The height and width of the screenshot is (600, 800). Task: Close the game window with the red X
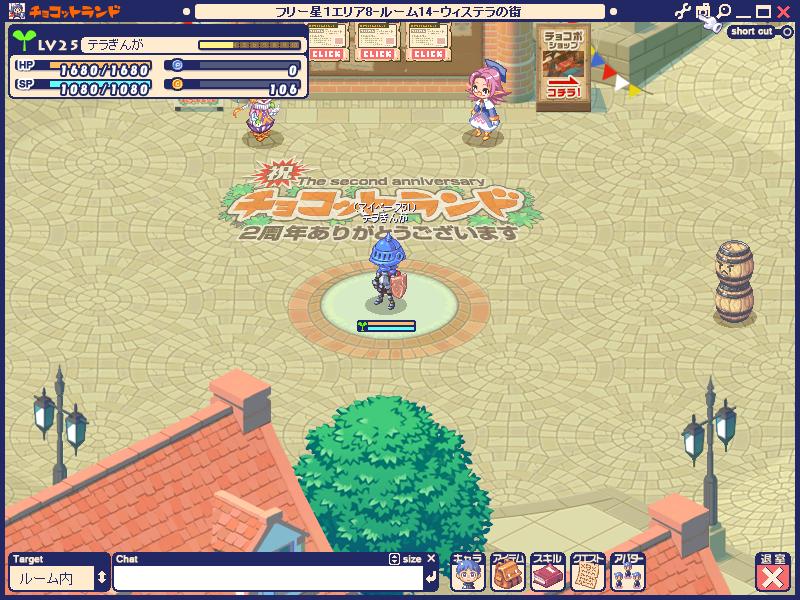click(785, 12)
